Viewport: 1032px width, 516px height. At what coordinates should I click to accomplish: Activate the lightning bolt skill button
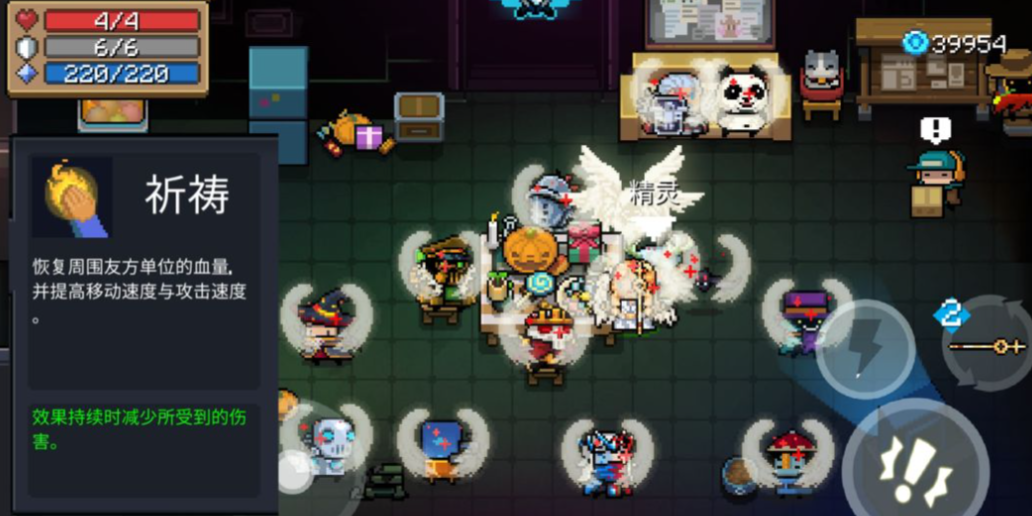click(x=865, y=349)
